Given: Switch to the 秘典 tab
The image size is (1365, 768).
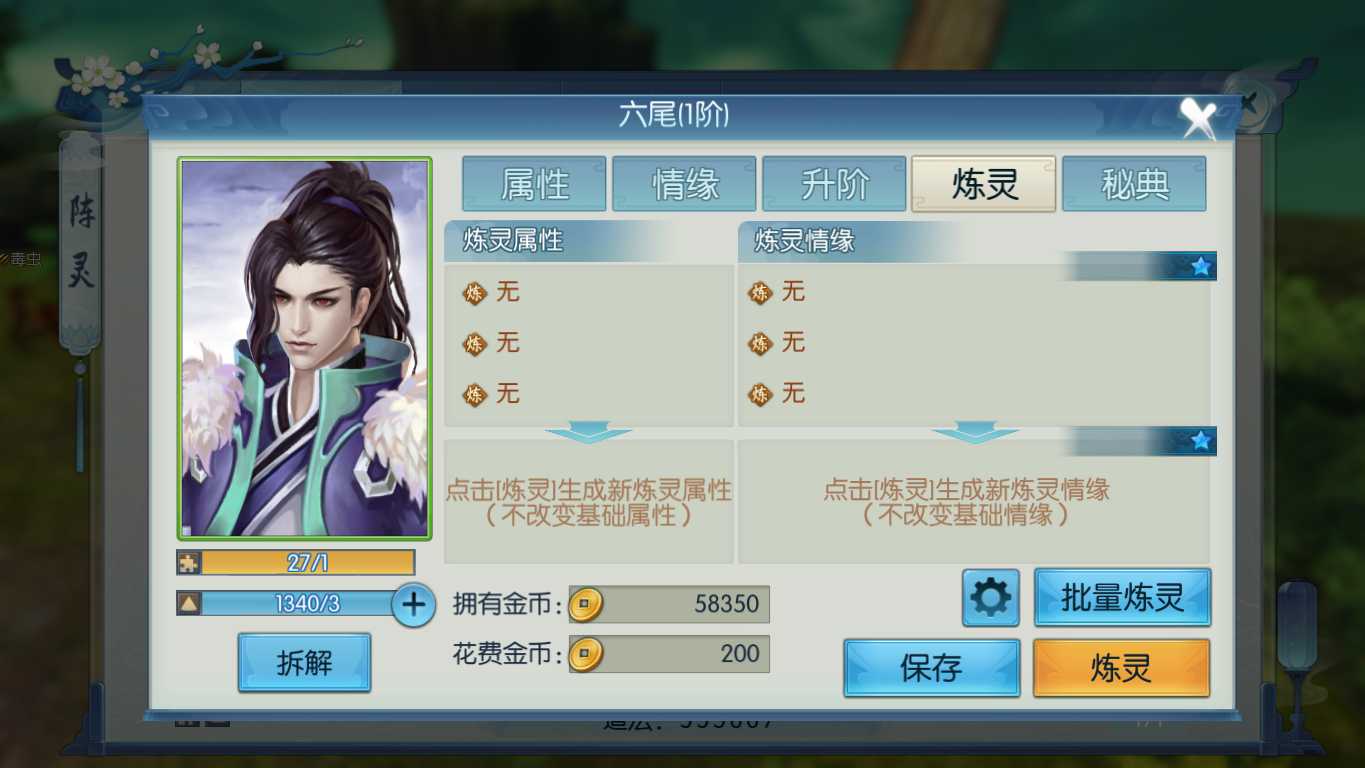Looking at the screenshot, I should tap(1133, 183).
